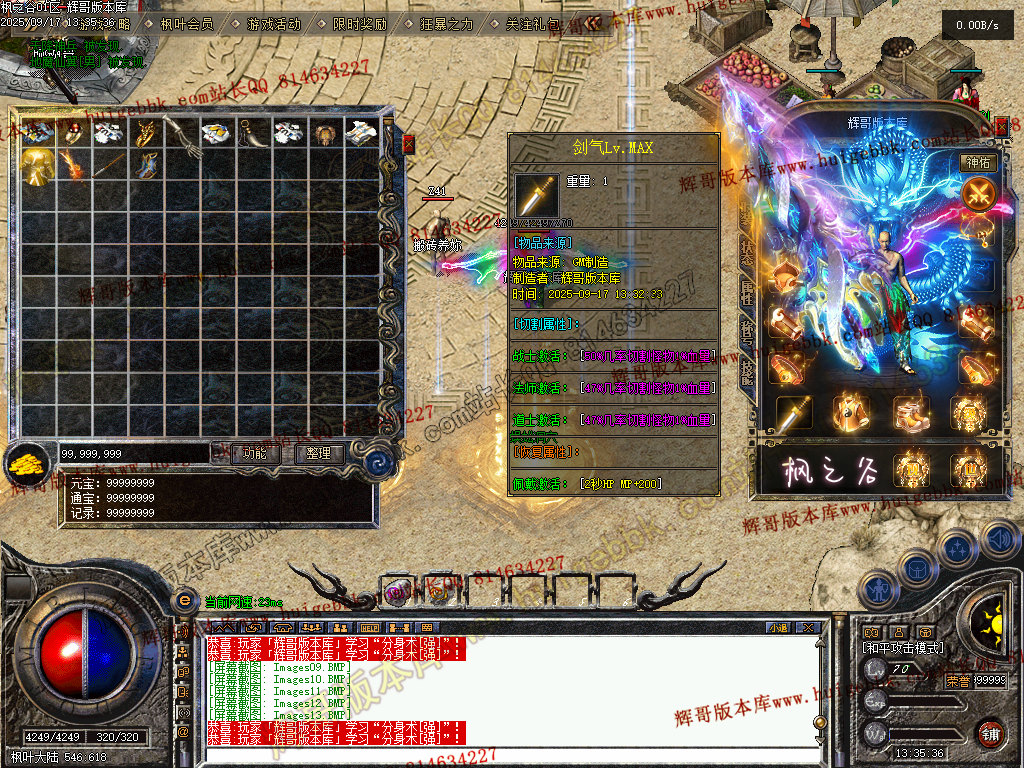Image resolution: width=1024 pixels, height=768 pixels.
Task: Sort the bag with the 整理 button
Action: (x=319, y=453)
